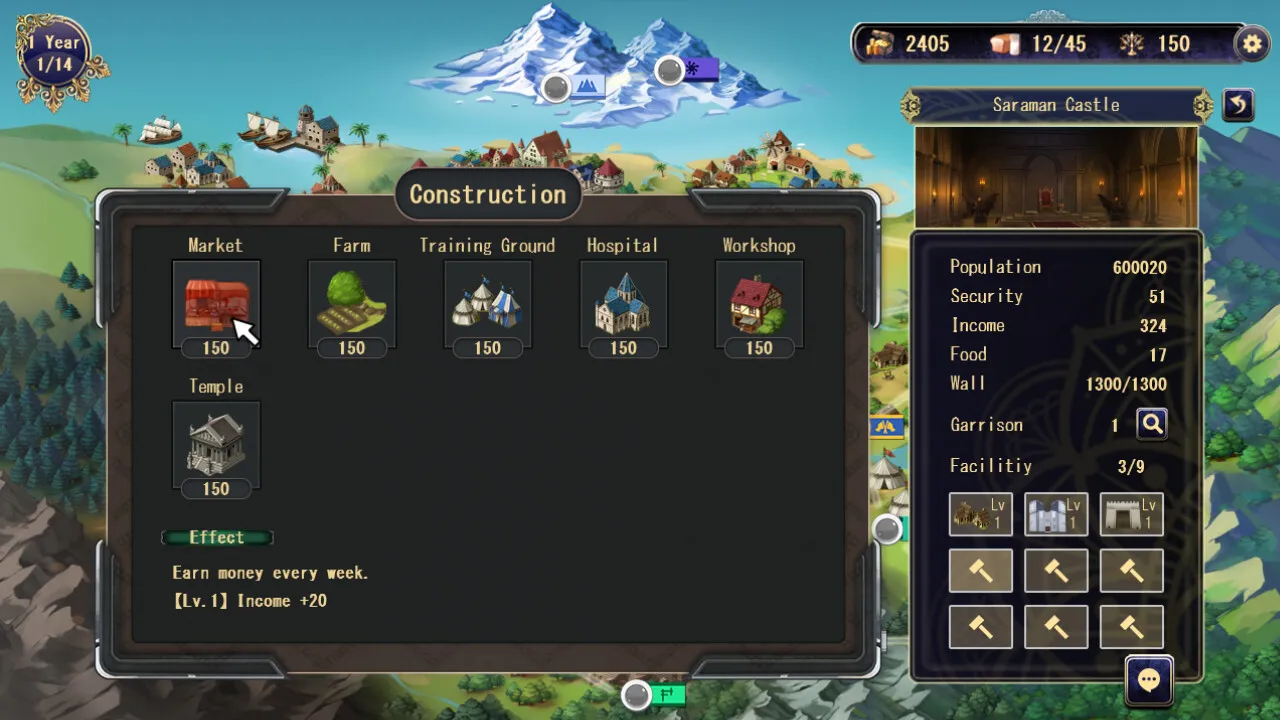Inspect the Garrison with the magnifier icon
This screenshot has height=720, width=1280.
(1151, 423)
